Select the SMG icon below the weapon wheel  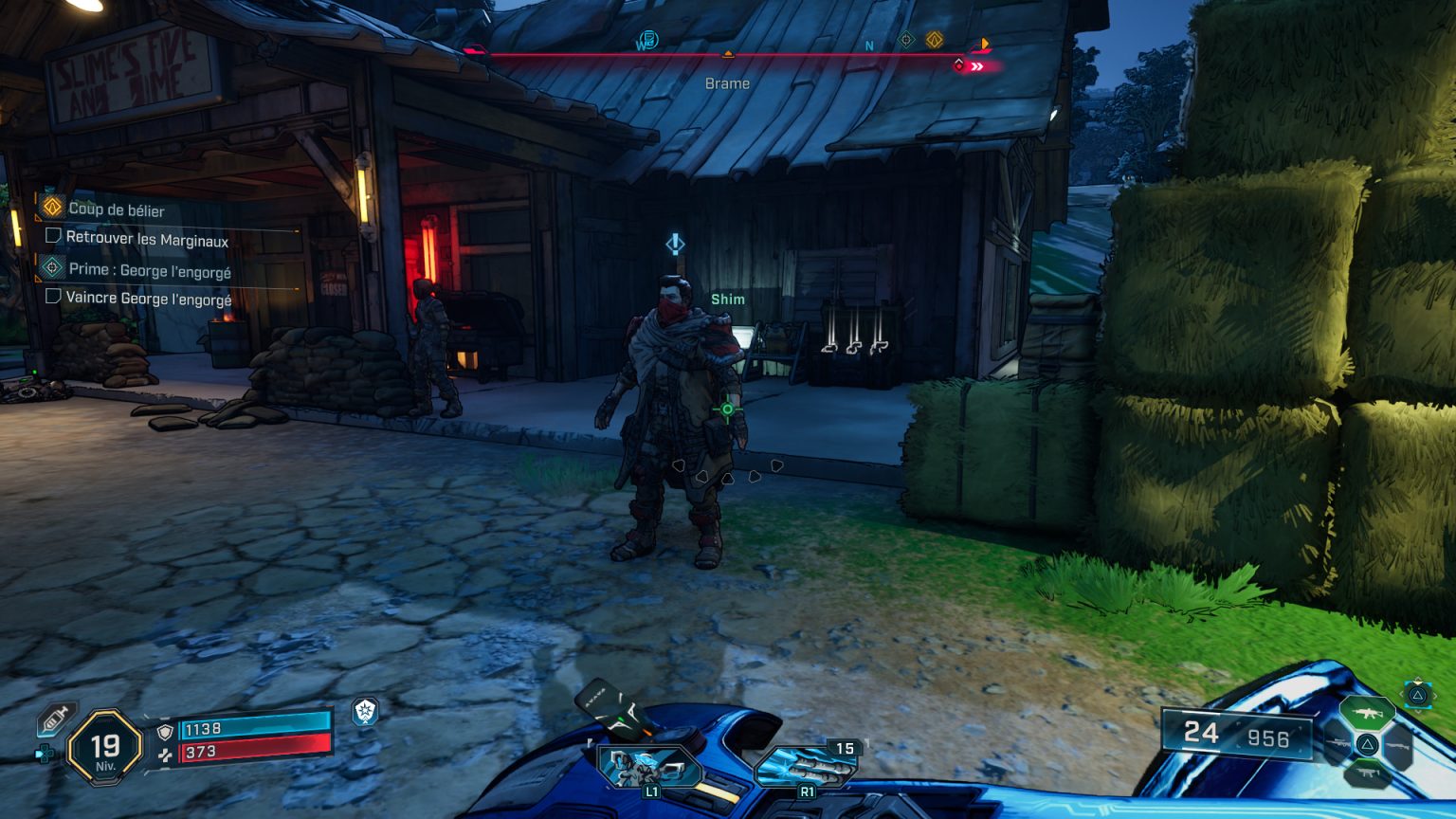1368,773
